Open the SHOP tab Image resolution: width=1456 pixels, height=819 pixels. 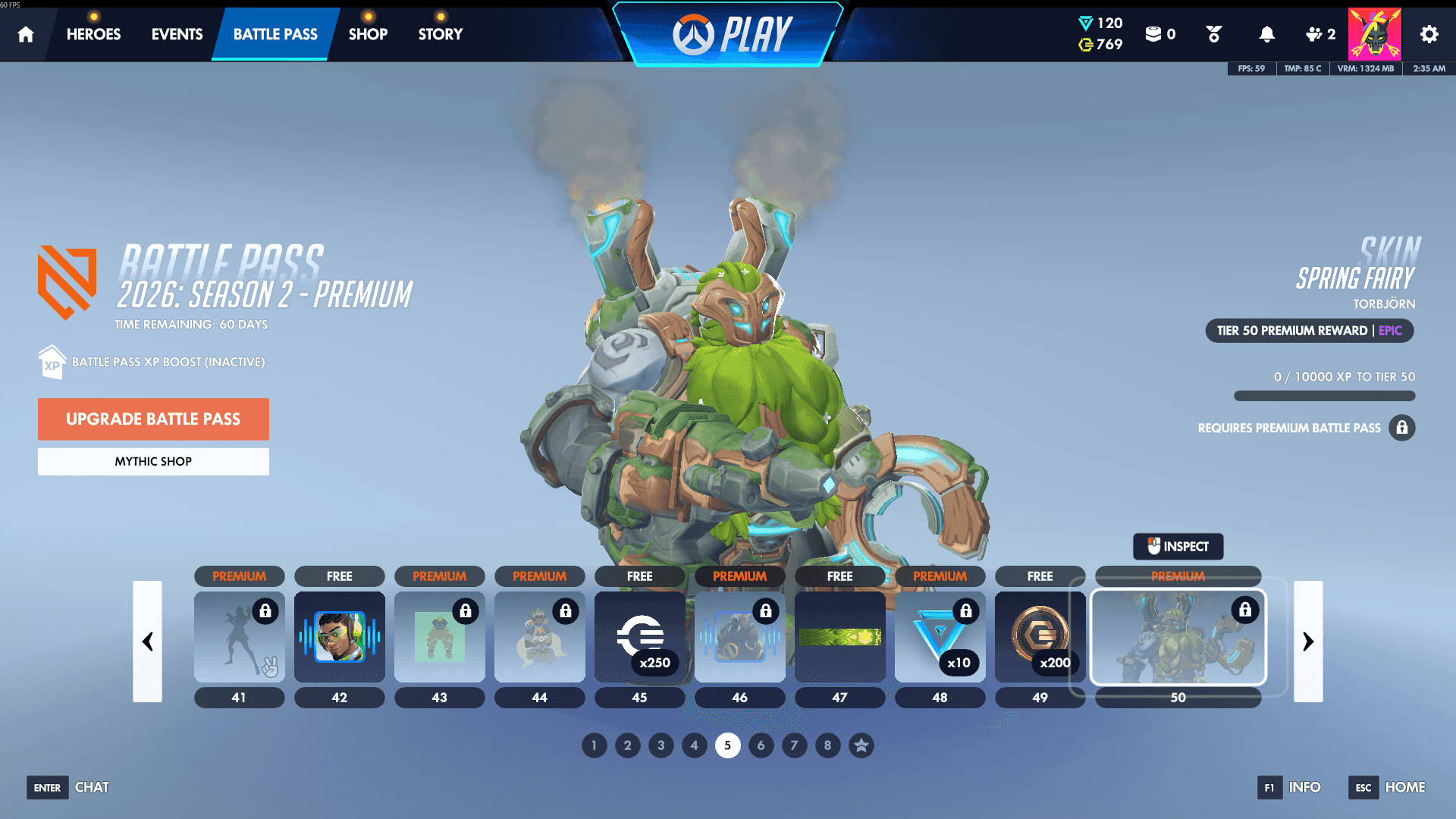click(x=368, y=34)
